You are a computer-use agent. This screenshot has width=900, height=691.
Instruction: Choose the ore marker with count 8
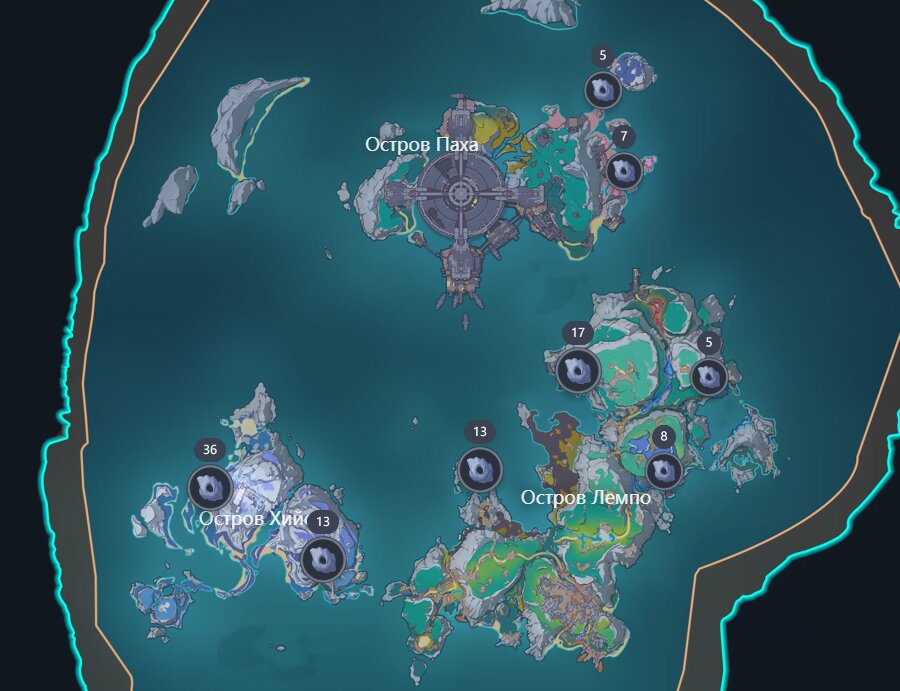(664, 470)
